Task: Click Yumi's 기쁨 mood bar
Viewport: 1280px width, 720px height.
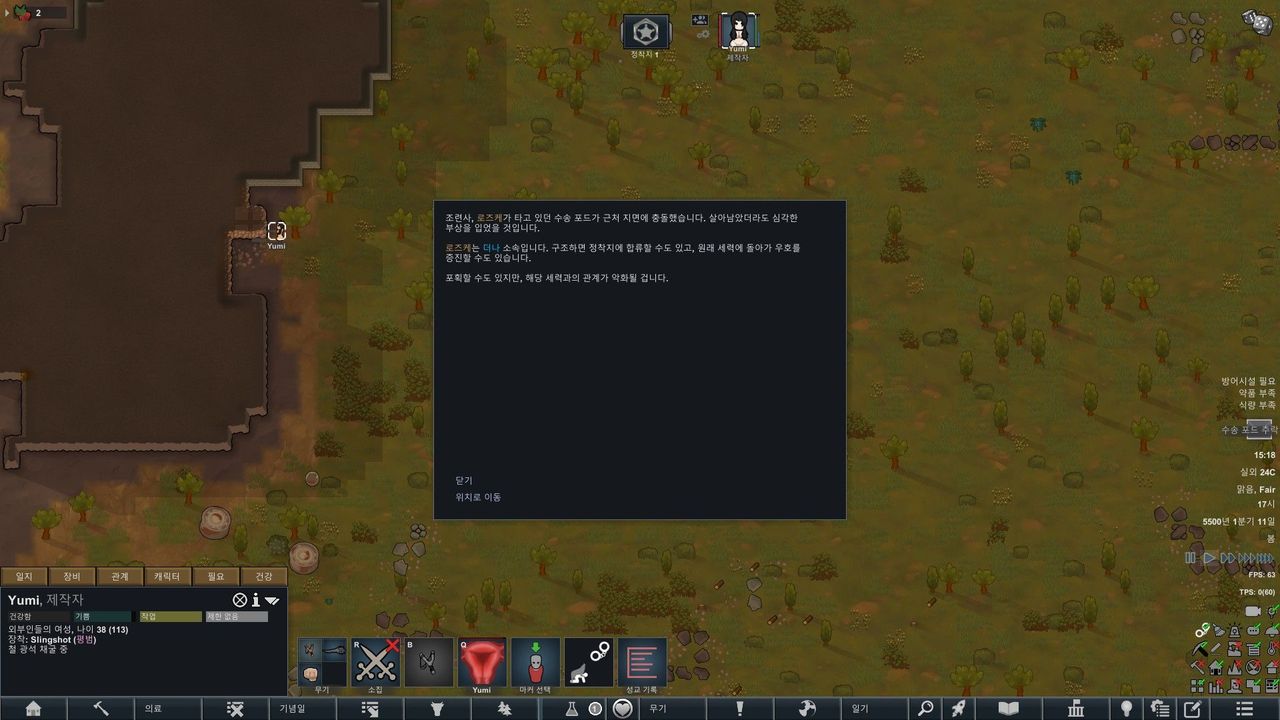Action: [x=102, y=616]
